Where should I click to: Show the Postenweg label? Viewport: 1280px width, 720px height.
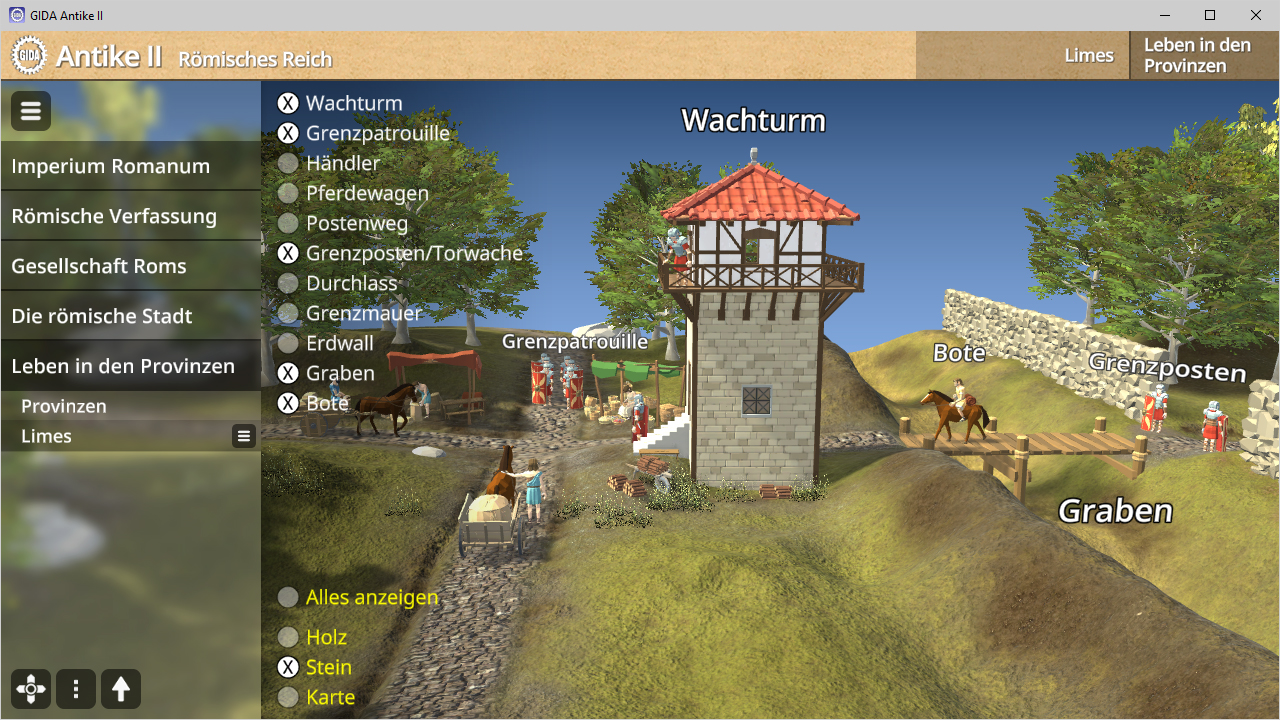click(288, 223)
